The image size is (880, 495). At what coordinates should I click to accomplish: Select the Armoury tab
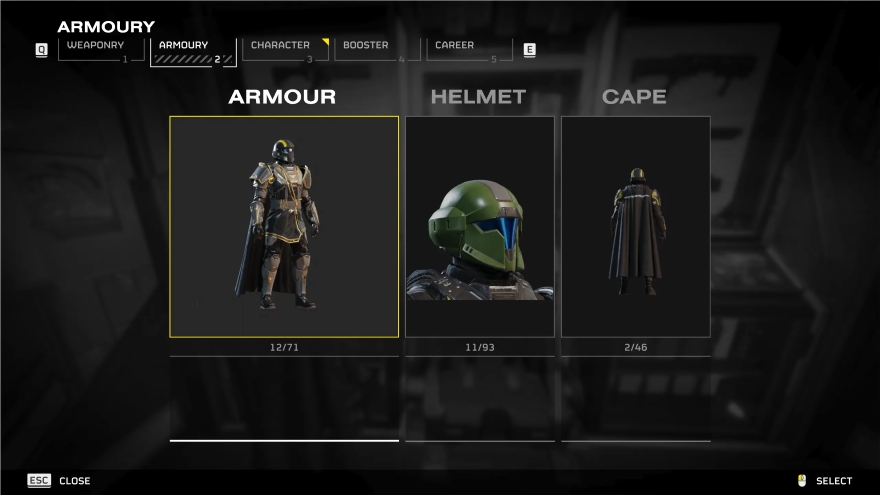point(192,50)
